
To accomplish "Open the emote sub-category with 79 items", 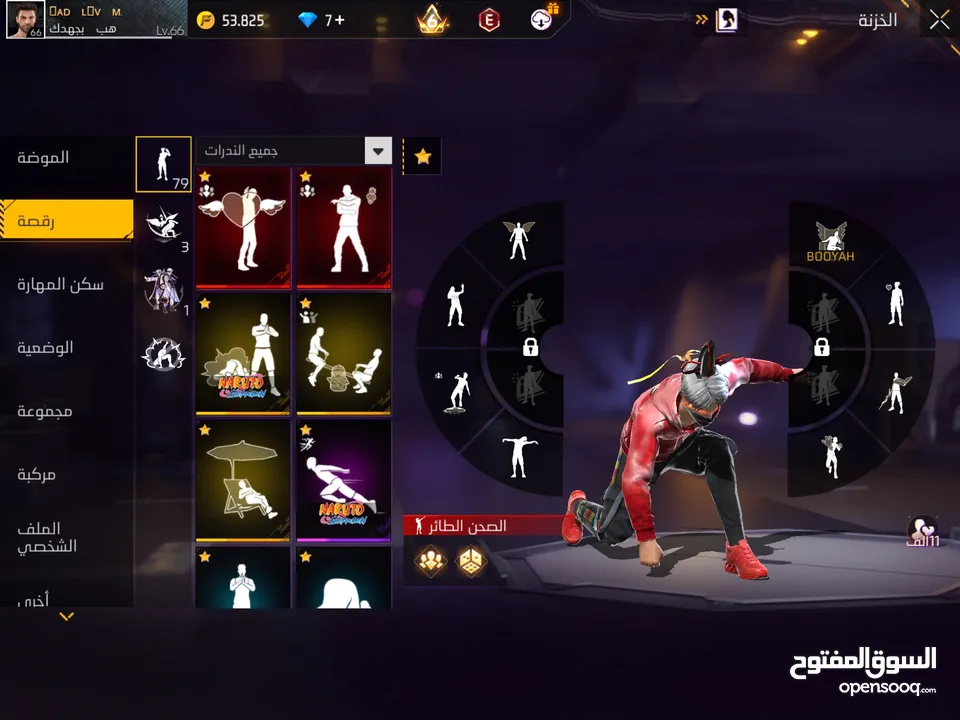I will (163, 164).
